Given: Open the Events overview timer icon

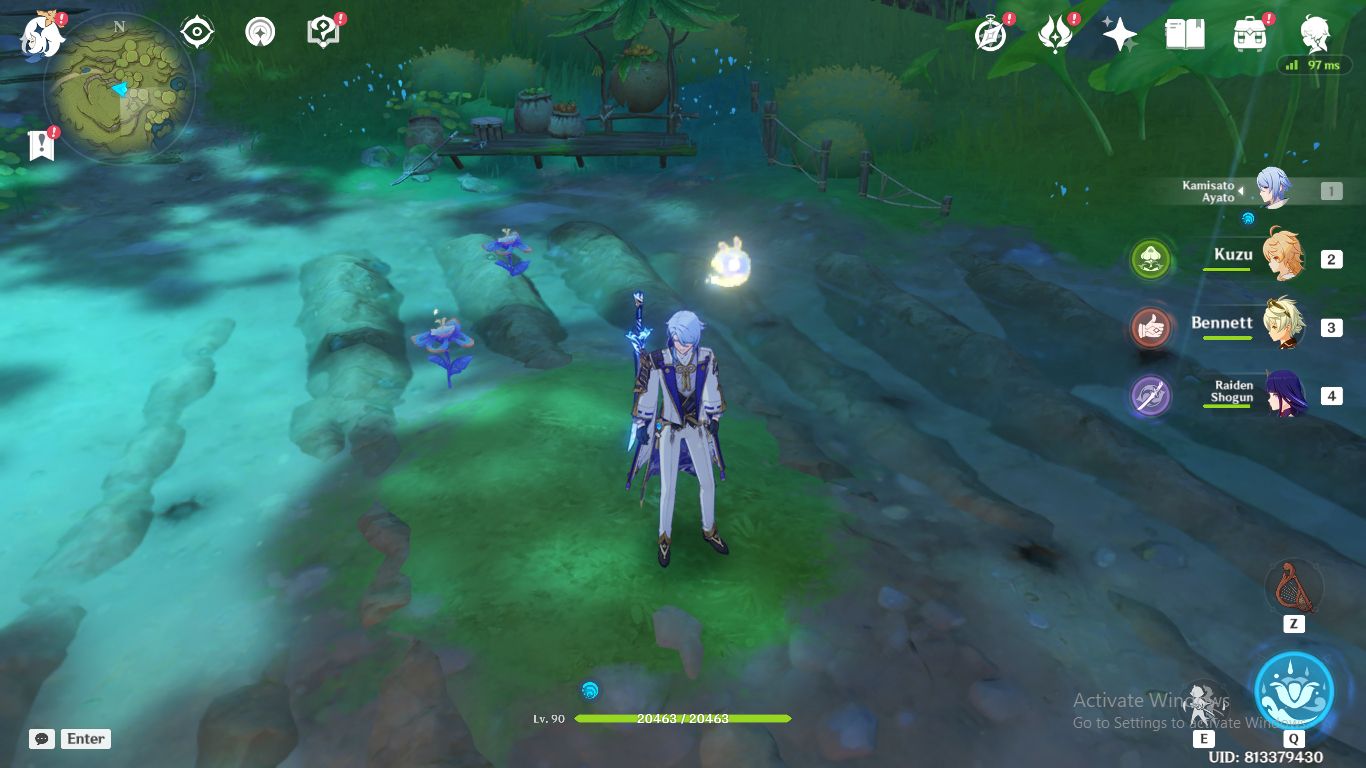Looking at the screenshot, I should (988, 32).
